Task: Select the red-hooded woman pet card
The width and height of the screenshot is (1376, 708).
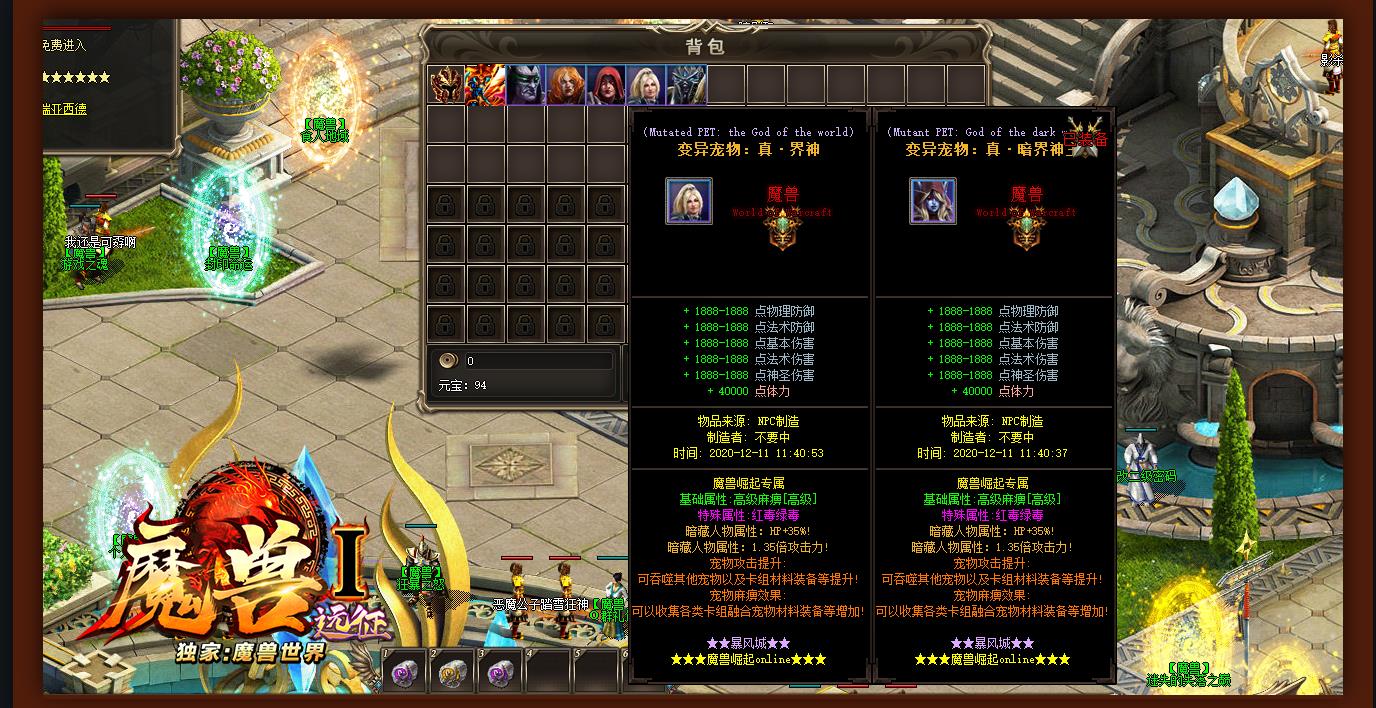Action: coord(606,85)
